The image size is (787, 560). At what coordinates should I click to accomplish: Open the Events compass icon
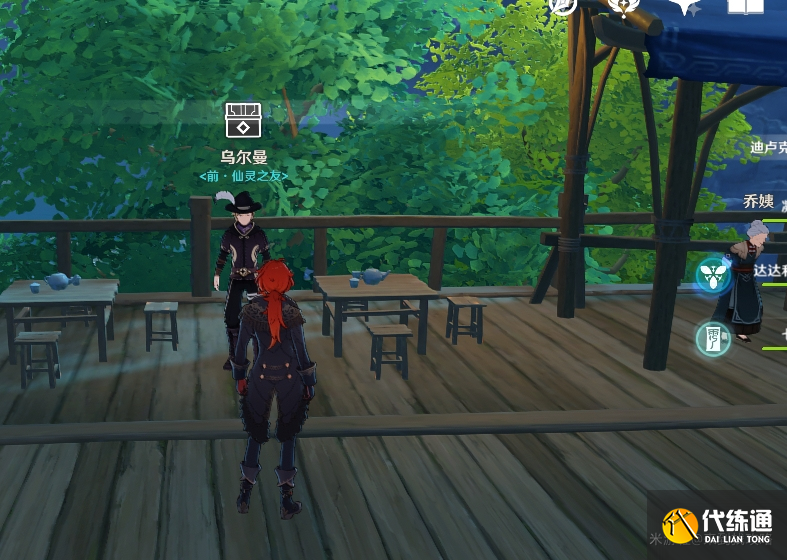563,5
